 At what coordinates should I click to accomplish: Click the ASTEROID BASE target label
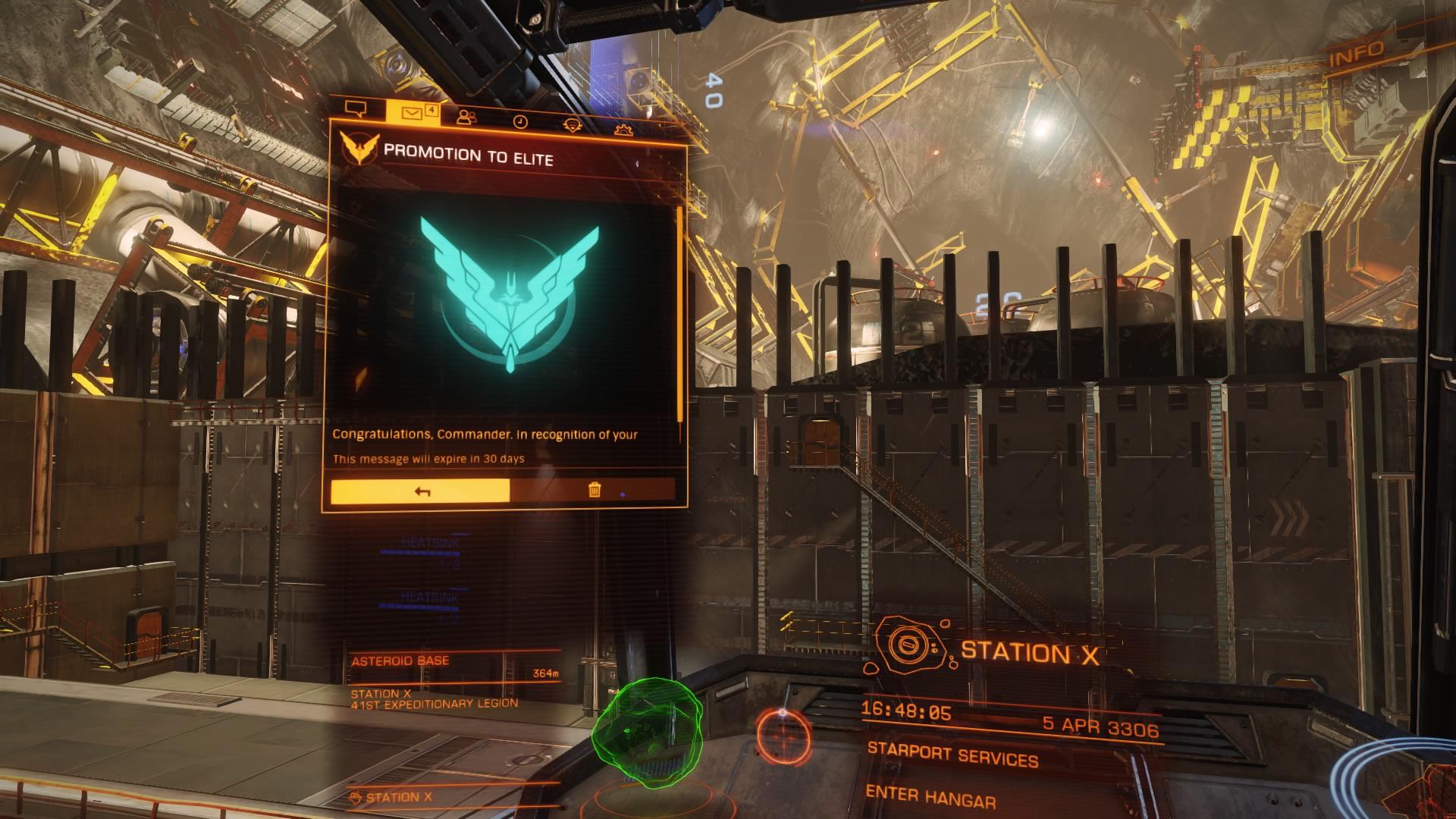click(400, 661)
